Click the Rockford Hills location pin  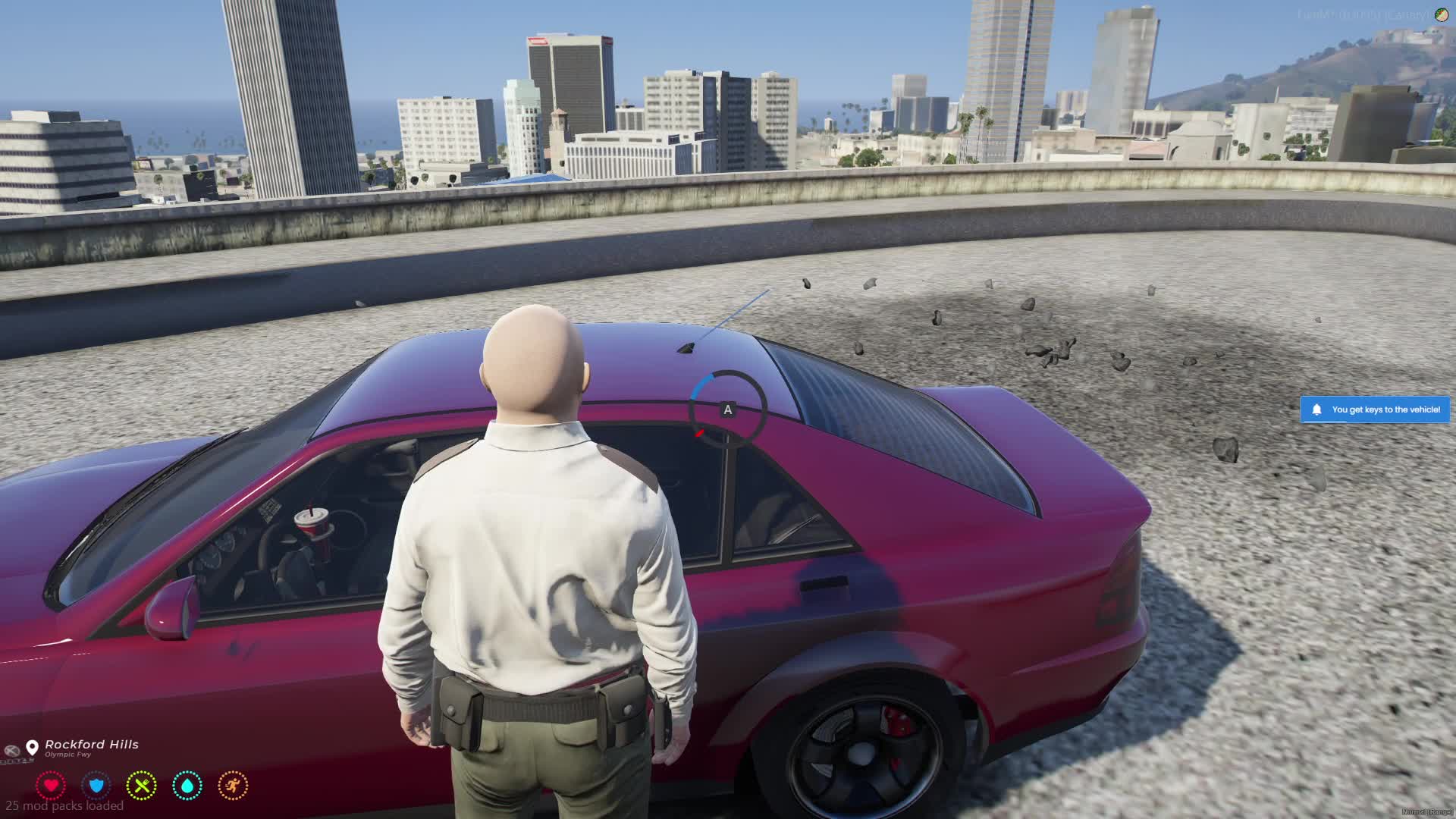click(32, 748)
